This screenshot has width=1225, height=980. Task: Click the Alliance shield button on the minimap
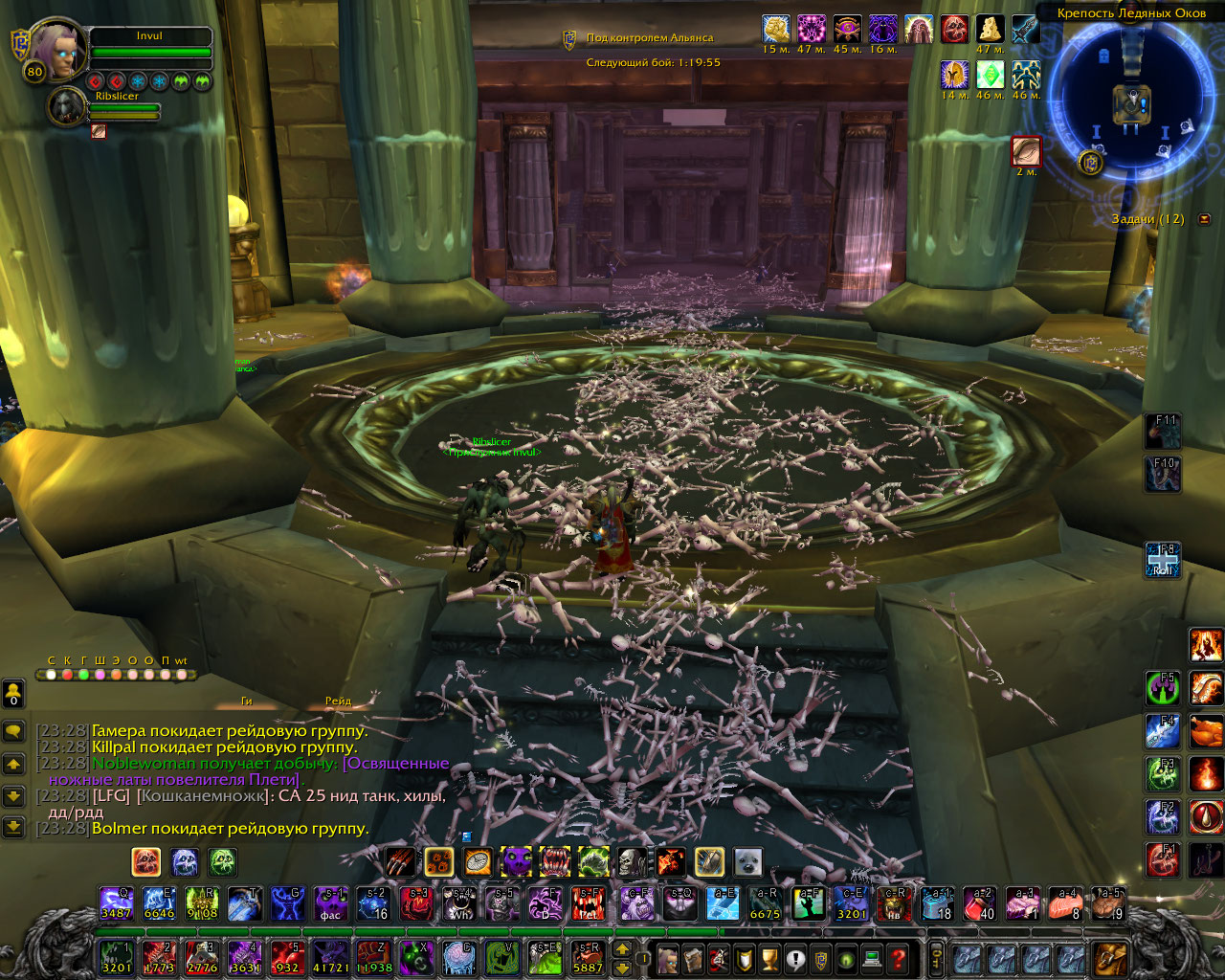[1089, 162]
